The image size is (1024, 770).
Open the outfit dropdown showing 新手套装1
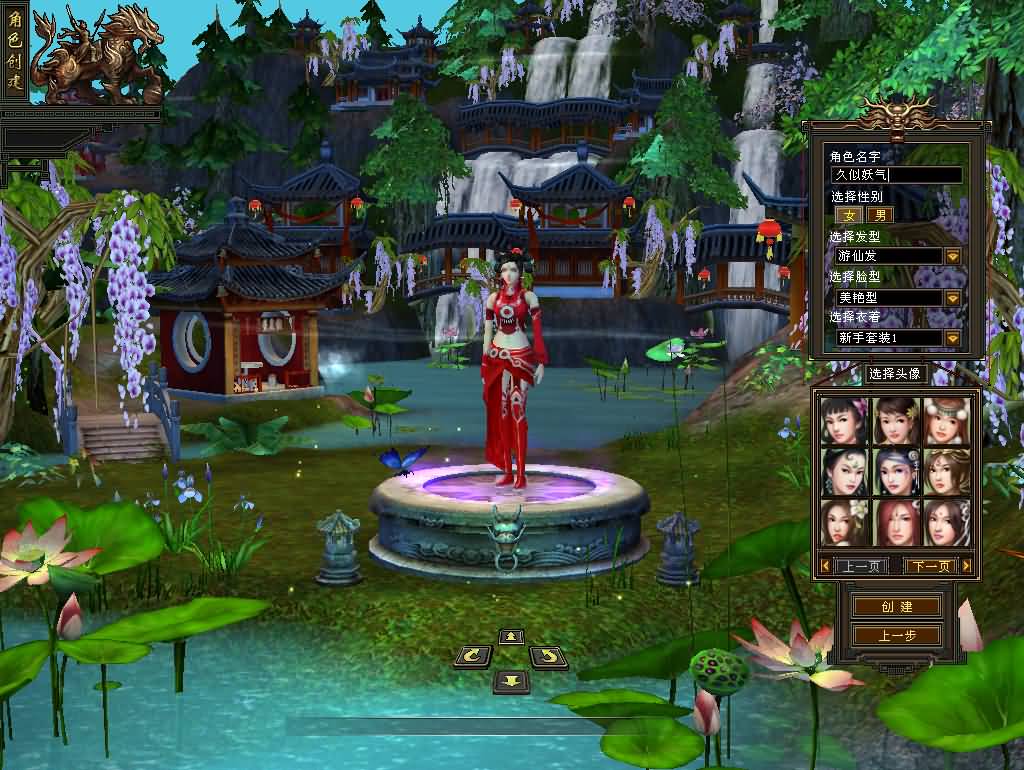click(x=952, y=338)
